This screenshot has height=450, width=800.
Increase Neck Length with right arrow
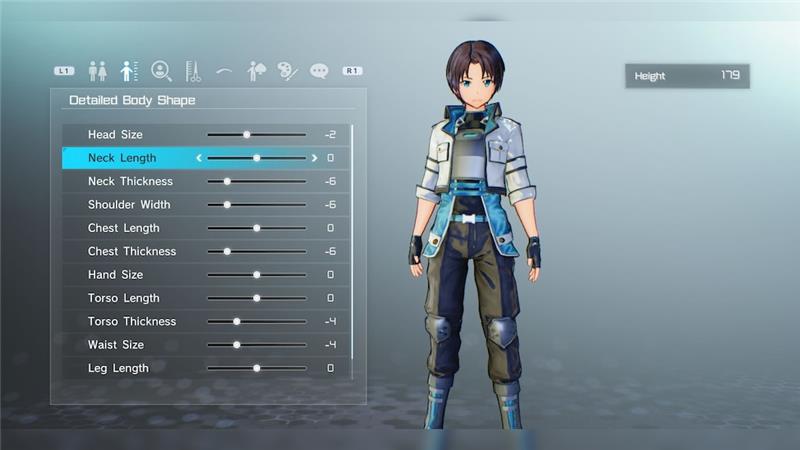tap(314, 158)
